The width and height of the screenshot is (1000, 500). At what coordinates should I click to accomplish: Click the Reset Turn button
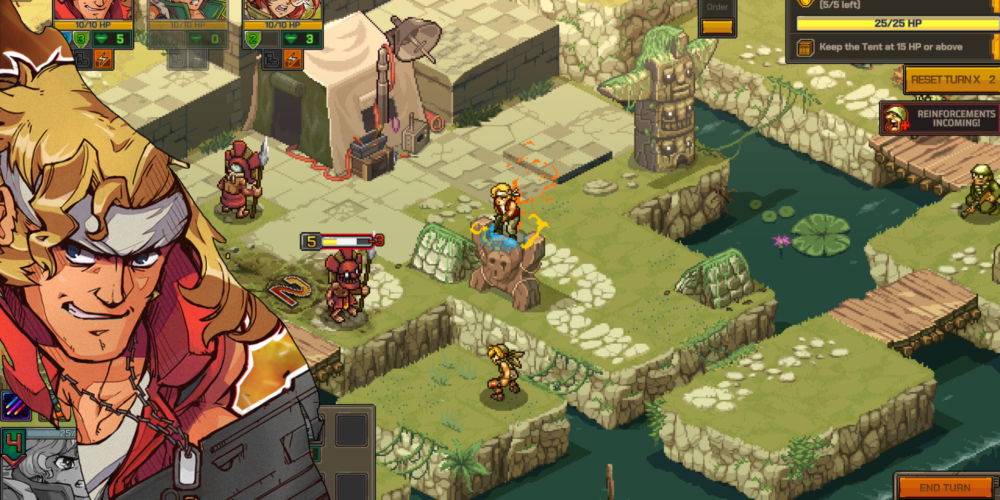(x=950, y=79)
